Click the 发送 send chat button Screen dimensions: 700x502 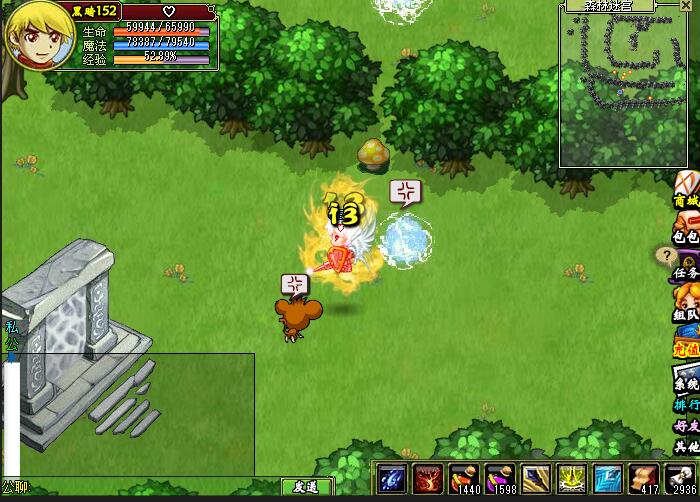(x=306, y=487)
